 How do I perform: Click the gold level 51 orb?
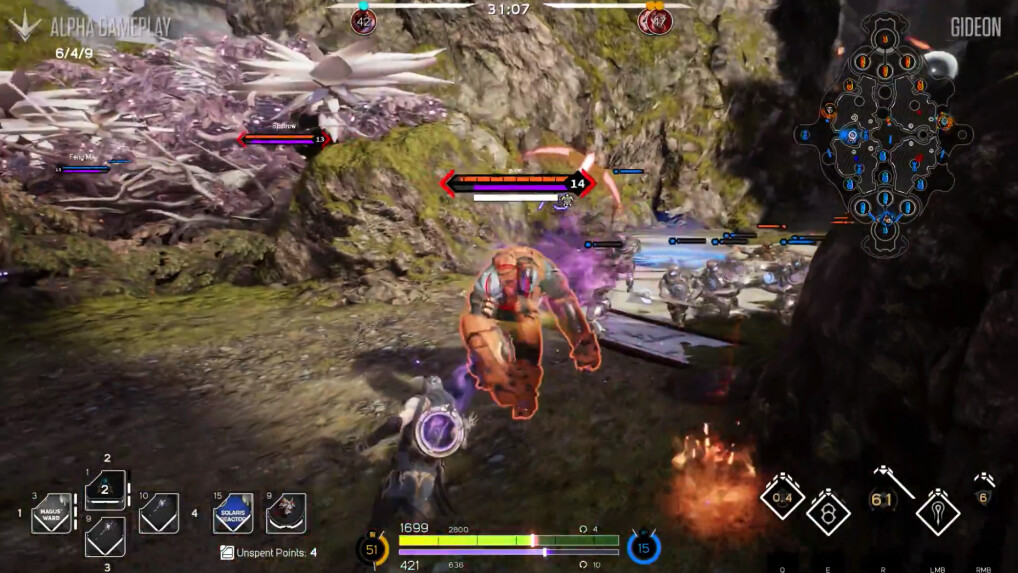click(373, 548)
